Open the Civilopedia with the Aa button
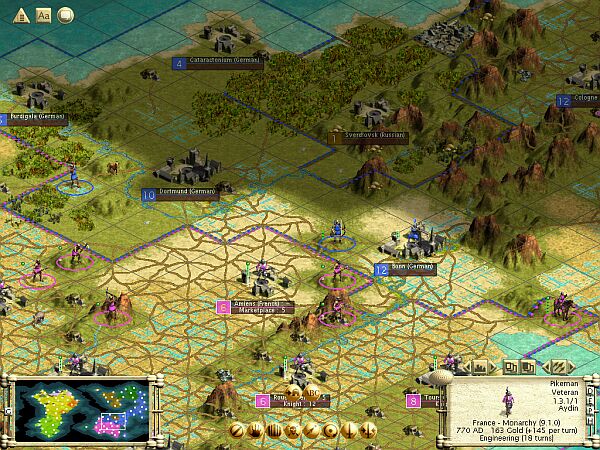The height and width of the screenshot is (450, 600). (x=43, y=15)
